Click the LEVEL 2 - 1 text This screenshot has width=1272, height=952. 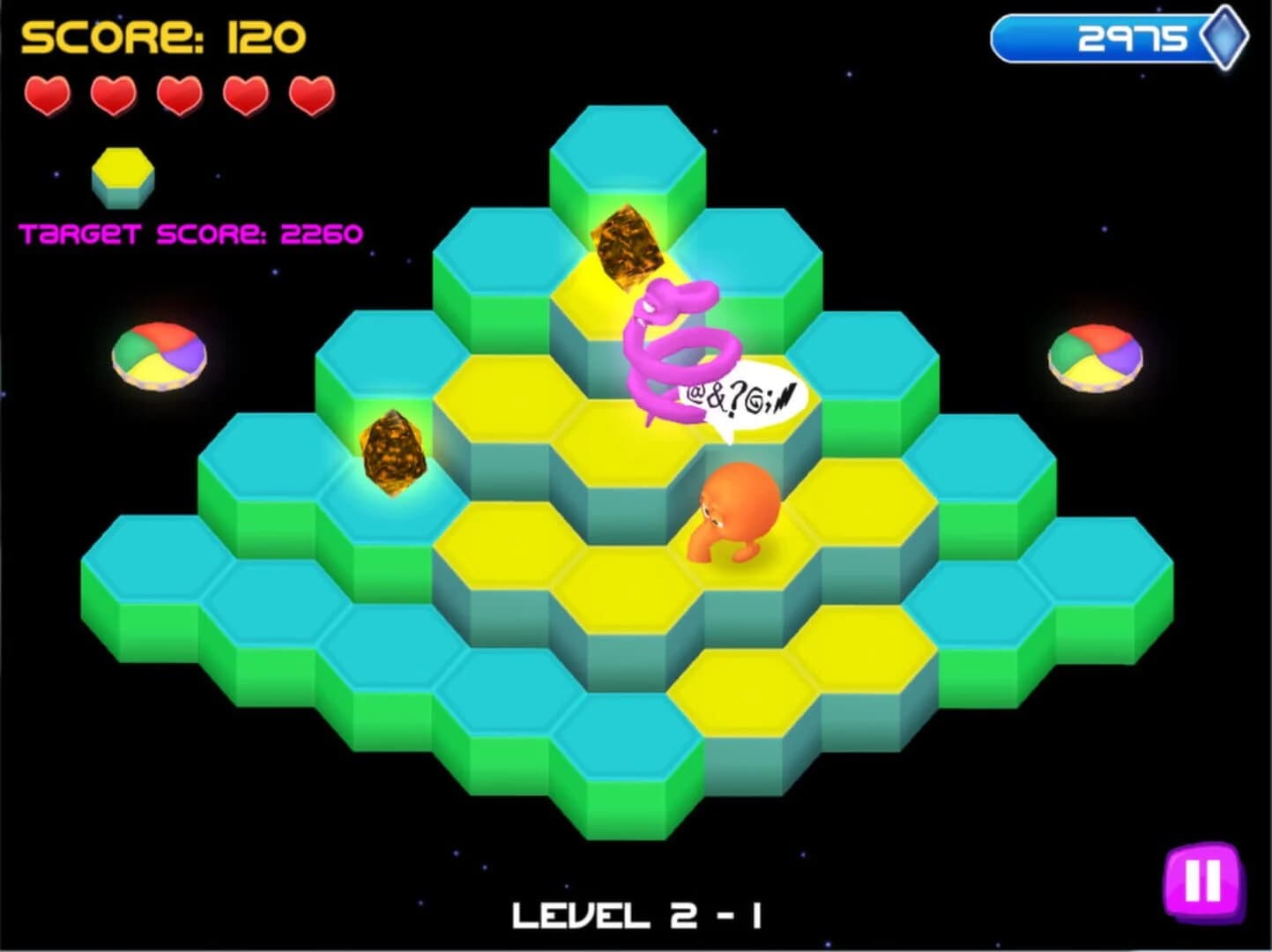636,915
